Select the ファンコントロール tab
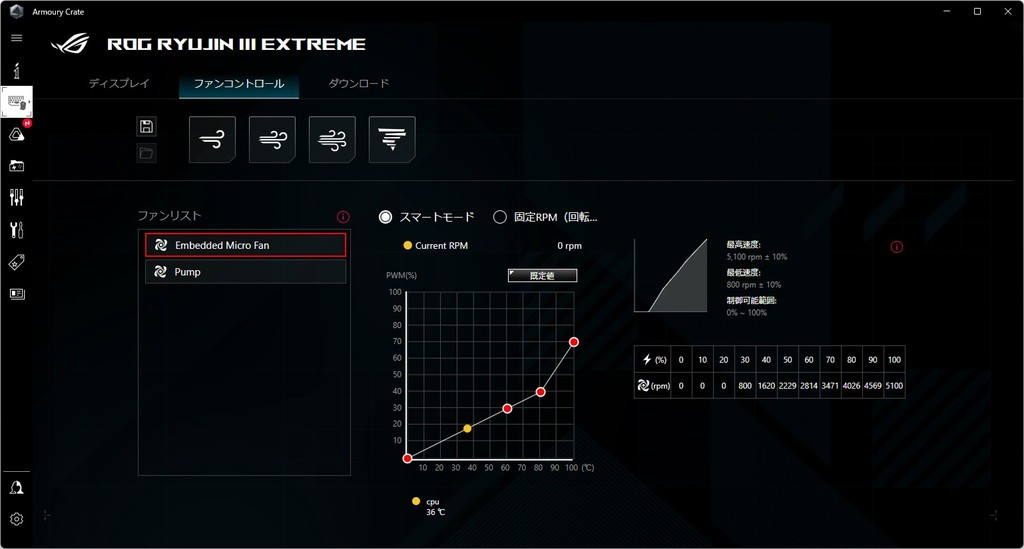Image resolution: width=1024 pixels, height=549 pixels. pos(239,84)
